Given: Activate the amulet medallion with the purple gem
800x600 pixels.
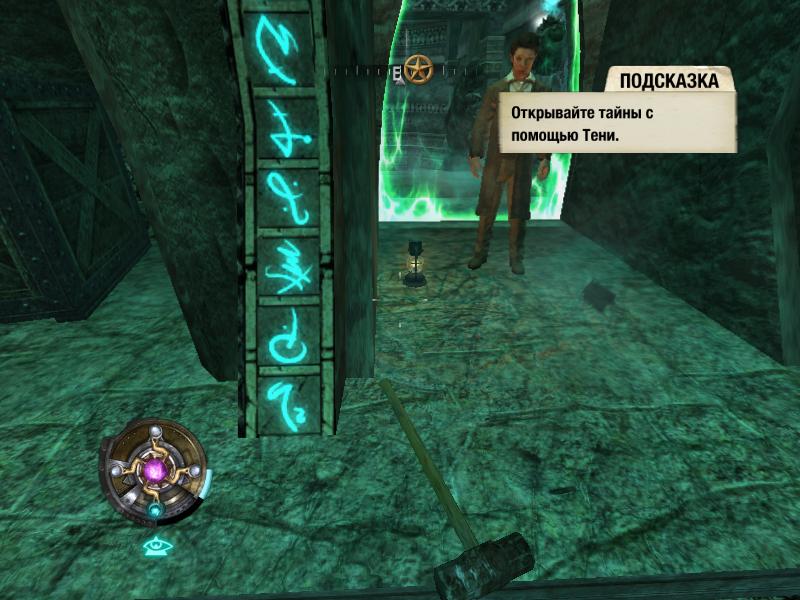Looking at the screenshot, I should (x=155, y=470).
